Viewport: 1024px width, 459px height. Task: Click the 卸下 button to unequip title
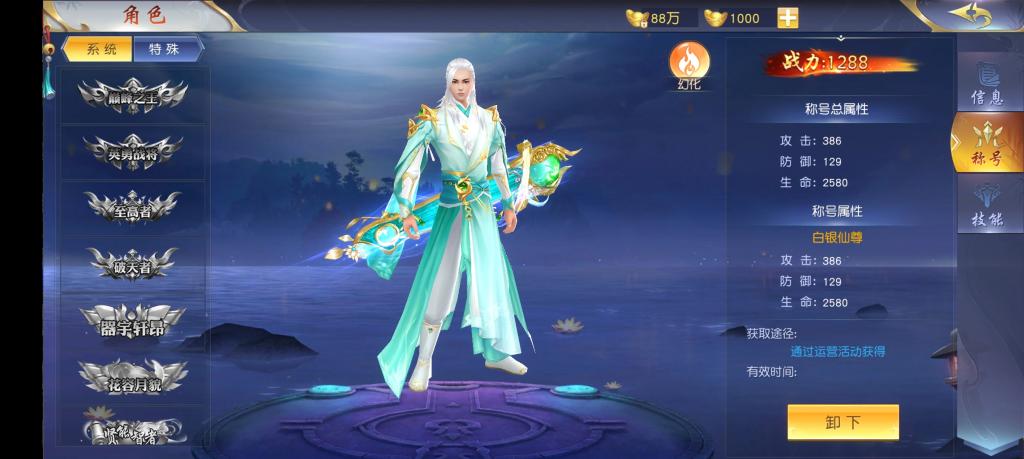pyautogui.click(x=842, y=422)
